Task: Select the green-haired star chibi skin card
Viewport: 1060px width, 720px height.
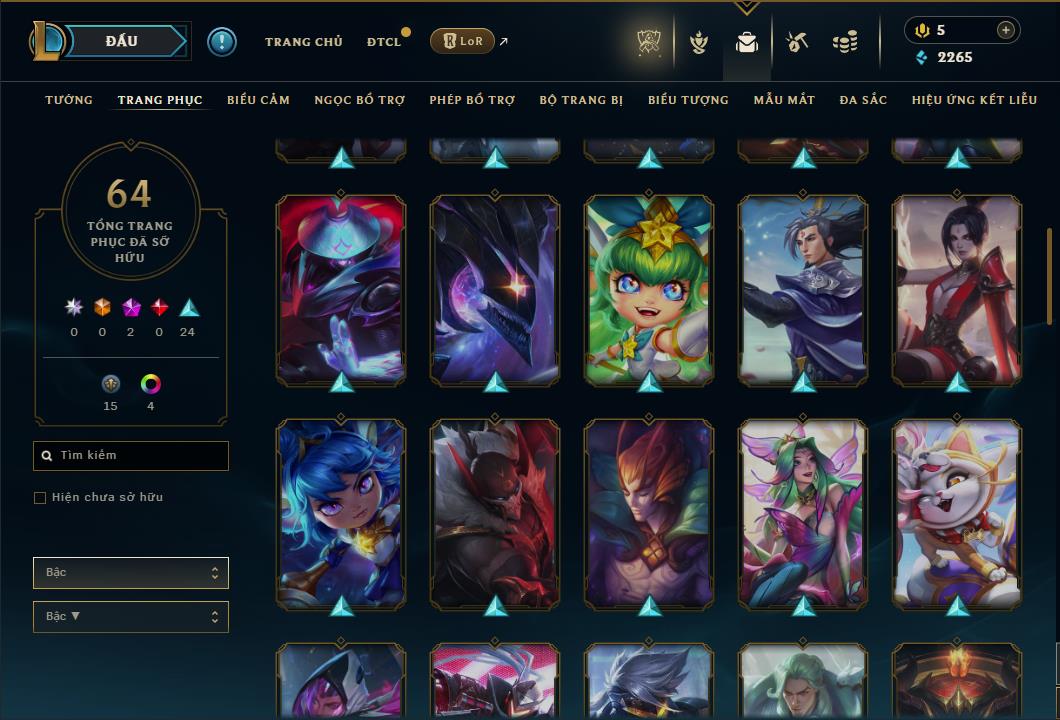Action: (649, 290)
